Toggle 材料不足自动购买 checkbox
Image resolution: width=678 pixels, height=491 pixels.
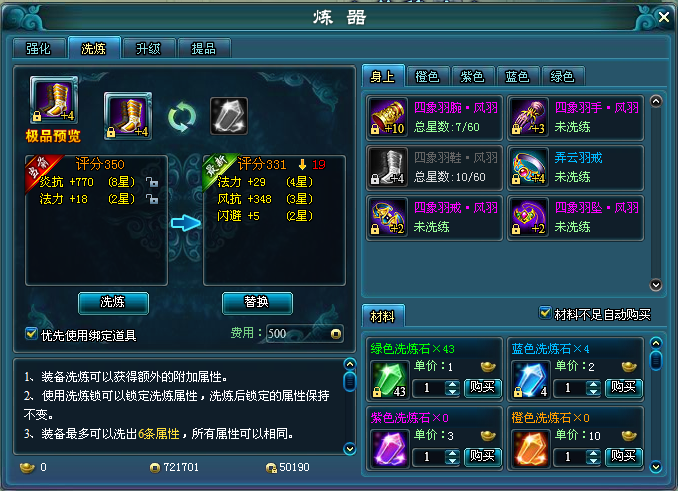[545, 313]
